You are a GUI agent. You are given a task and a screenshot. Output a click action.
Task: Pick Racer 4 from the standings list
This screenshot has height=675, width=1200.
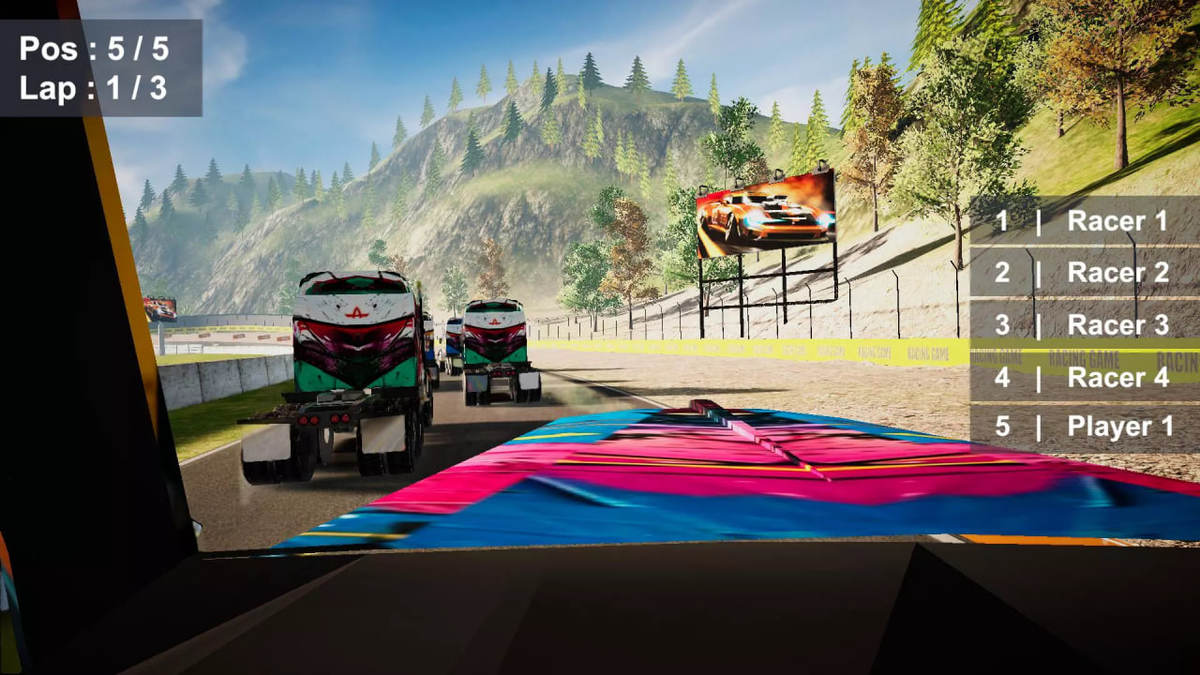[1084, 378]
